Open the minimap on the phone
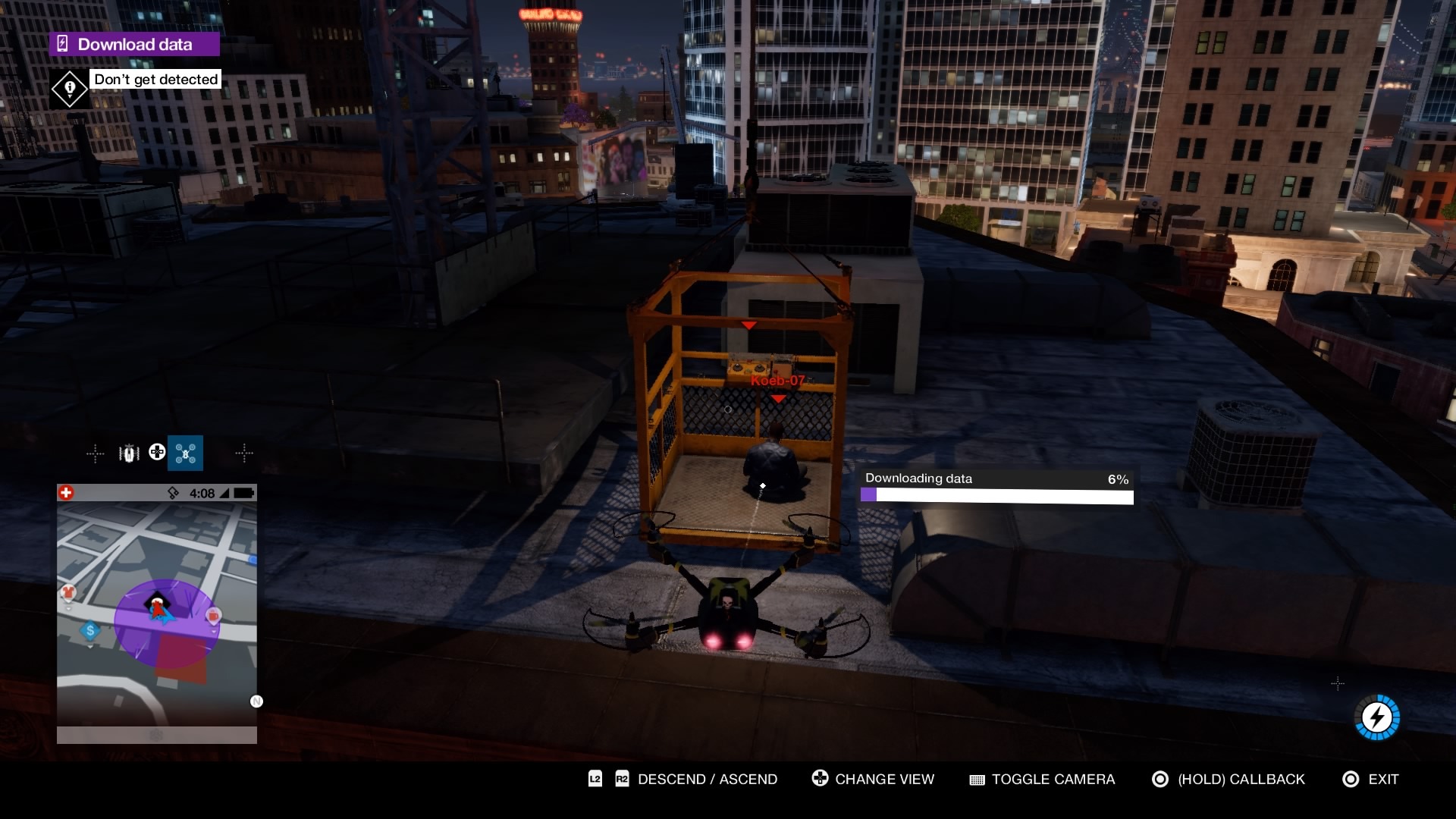Image resolution: width=1456 pixels, height=819 pixels. (x=156, y=614)
